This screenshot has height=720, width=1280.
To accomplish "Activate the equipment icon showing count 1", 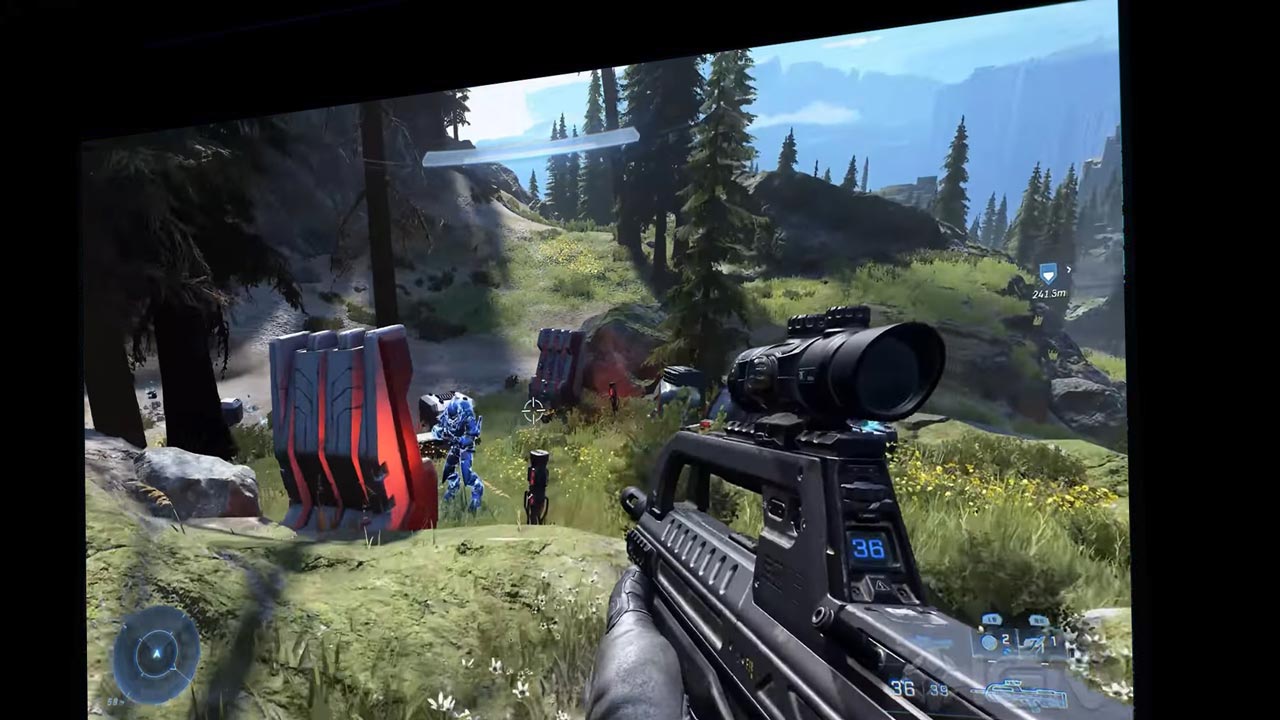I will (x=1035, y=641).
